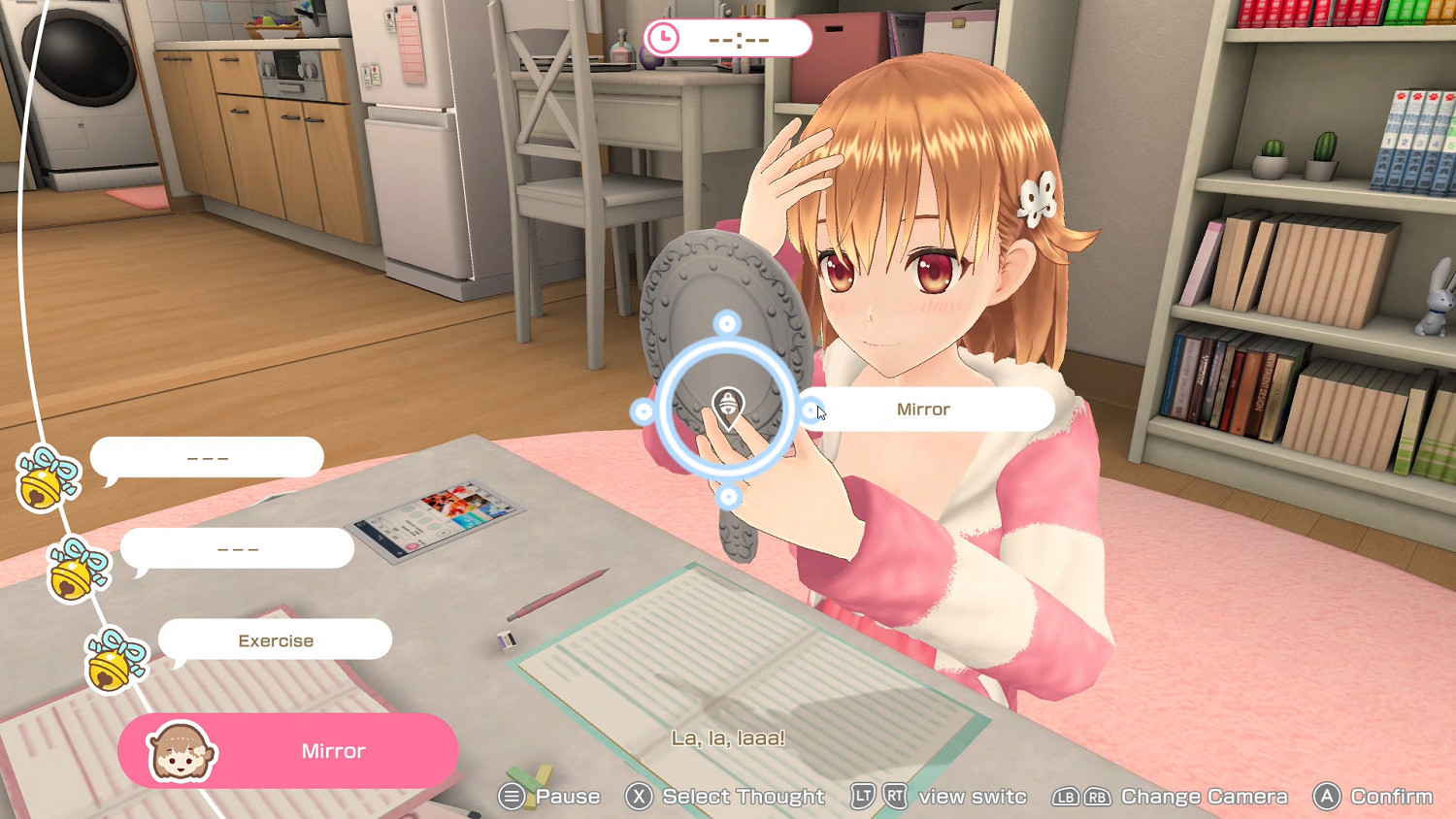Click the Mirror label next to the reticle
Viewport: 1456px width, 819px height.
[922, 409]
